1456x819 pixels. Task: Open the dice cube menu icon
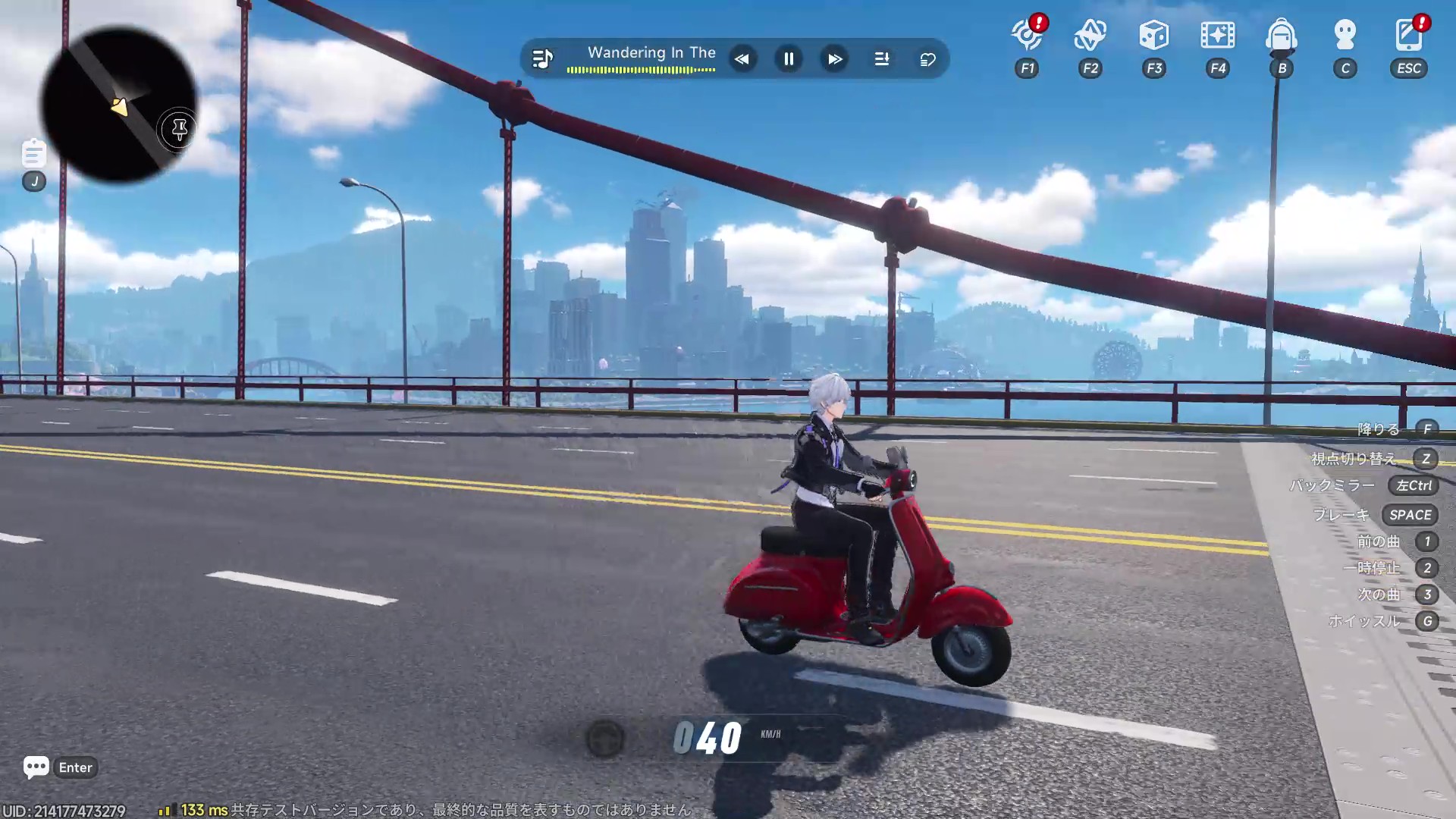click(1153, 35)
